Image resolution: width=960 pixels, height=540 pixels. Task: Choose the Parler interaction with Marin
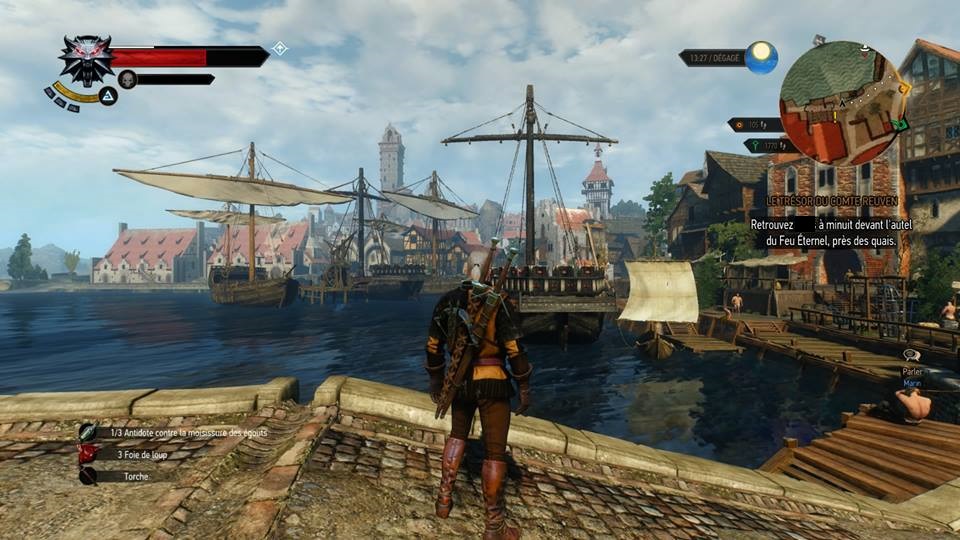[911, 368]
